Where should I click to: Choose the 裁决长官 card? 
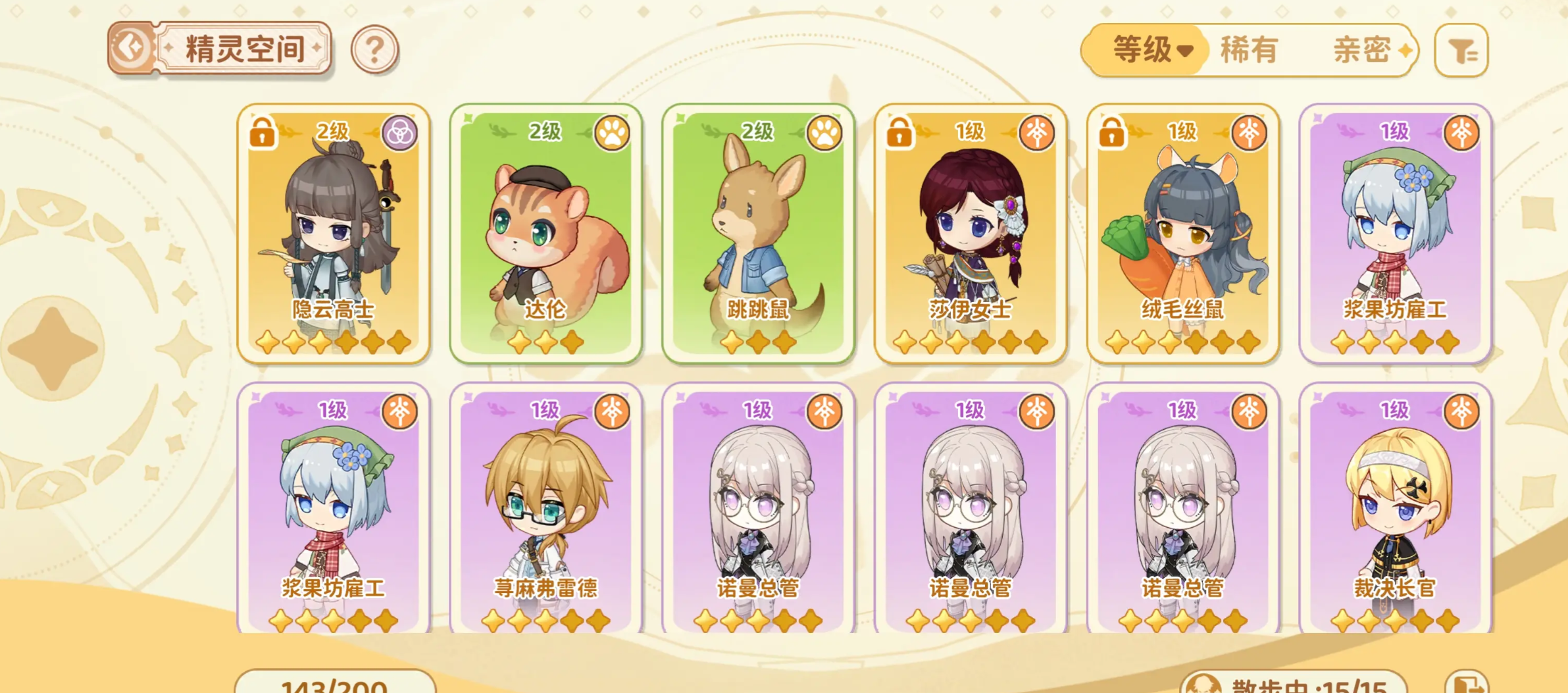click(x=1395, y=510)
